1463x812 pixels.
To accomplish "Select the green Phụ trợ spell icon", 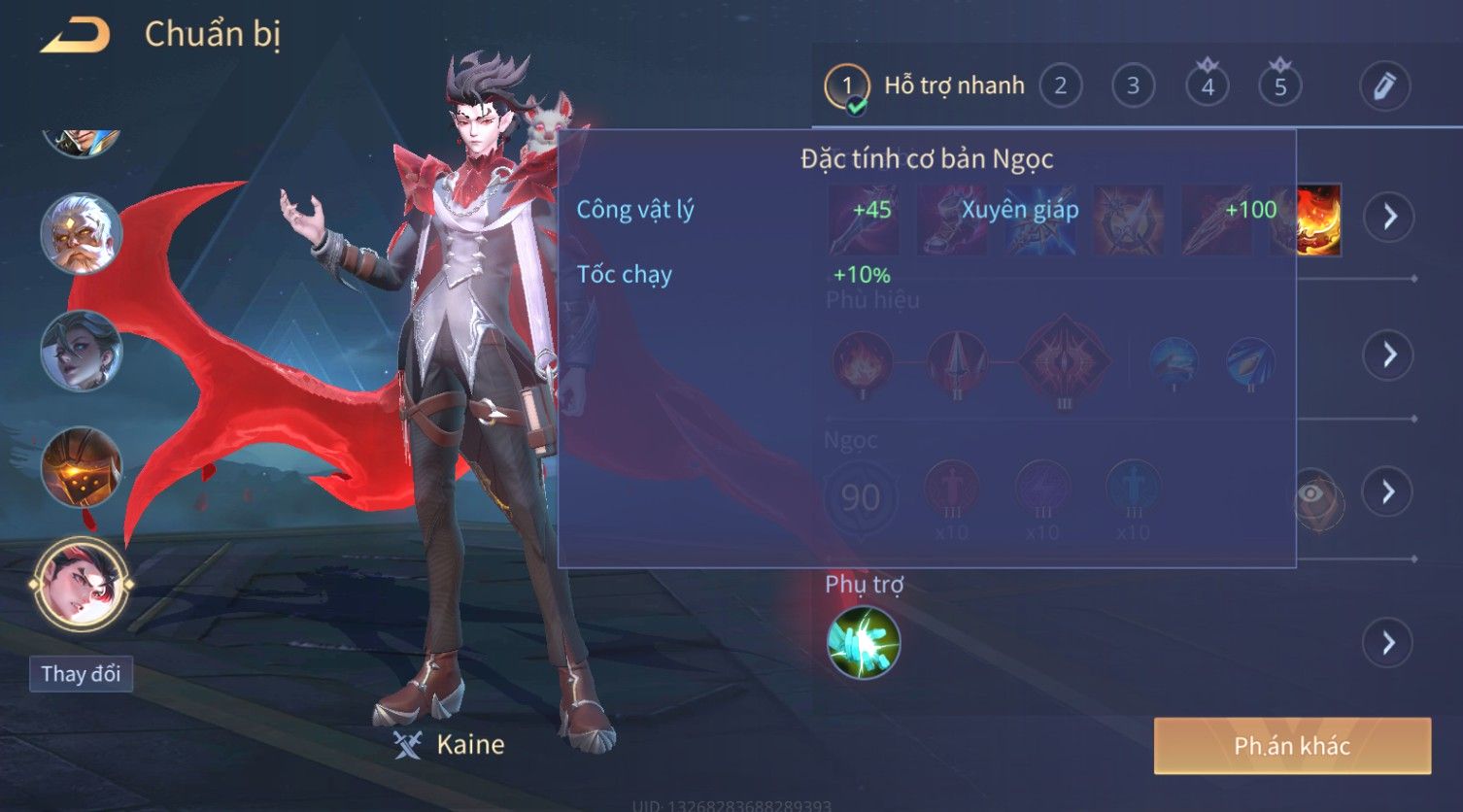I will 863,643.
